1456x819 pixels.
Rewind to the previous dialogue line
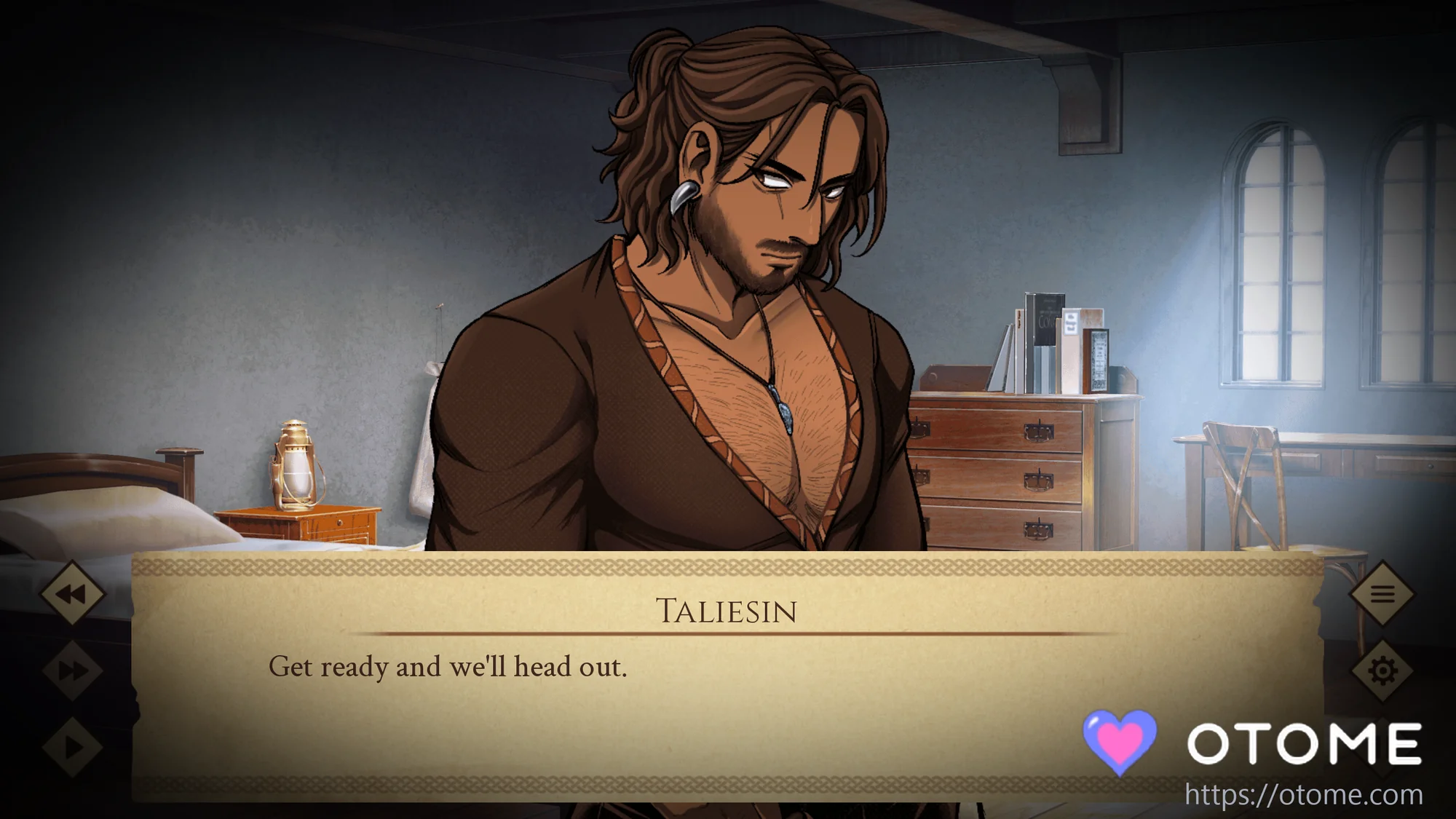[72, 594]
